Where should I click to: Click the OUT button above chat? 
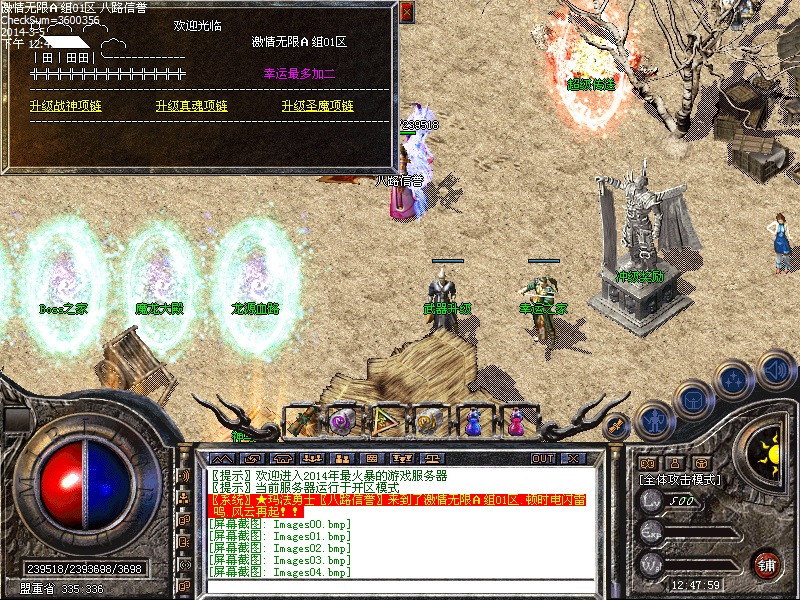[x=543, y=458]
